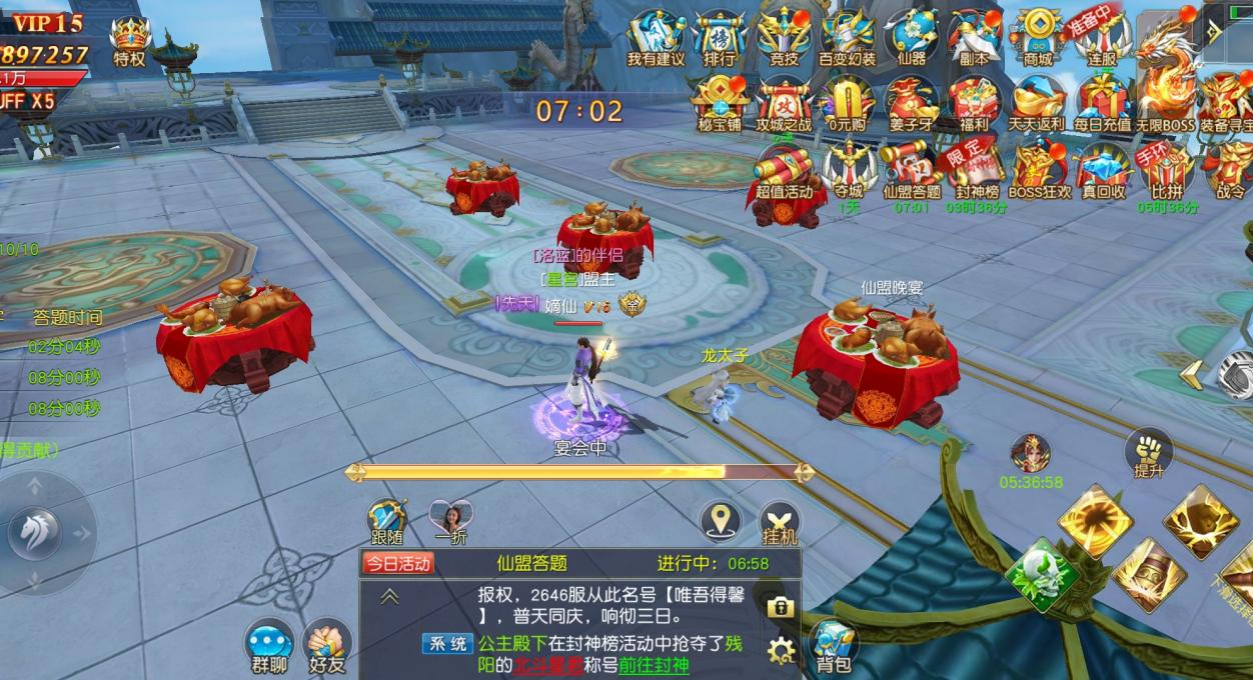Click the 提升 power-up fist icon
Image resolution: width=1253 pixels, height=680 pixels.
[x=1148, y=453]
